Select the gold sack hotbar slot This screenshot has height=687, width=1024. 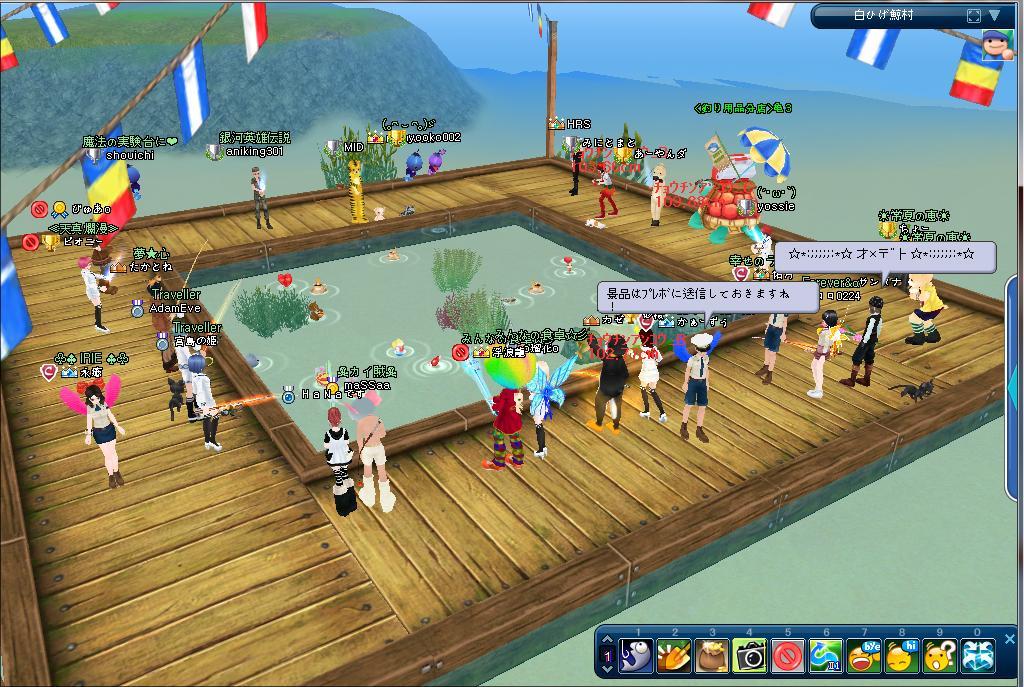tap(712, 656)
